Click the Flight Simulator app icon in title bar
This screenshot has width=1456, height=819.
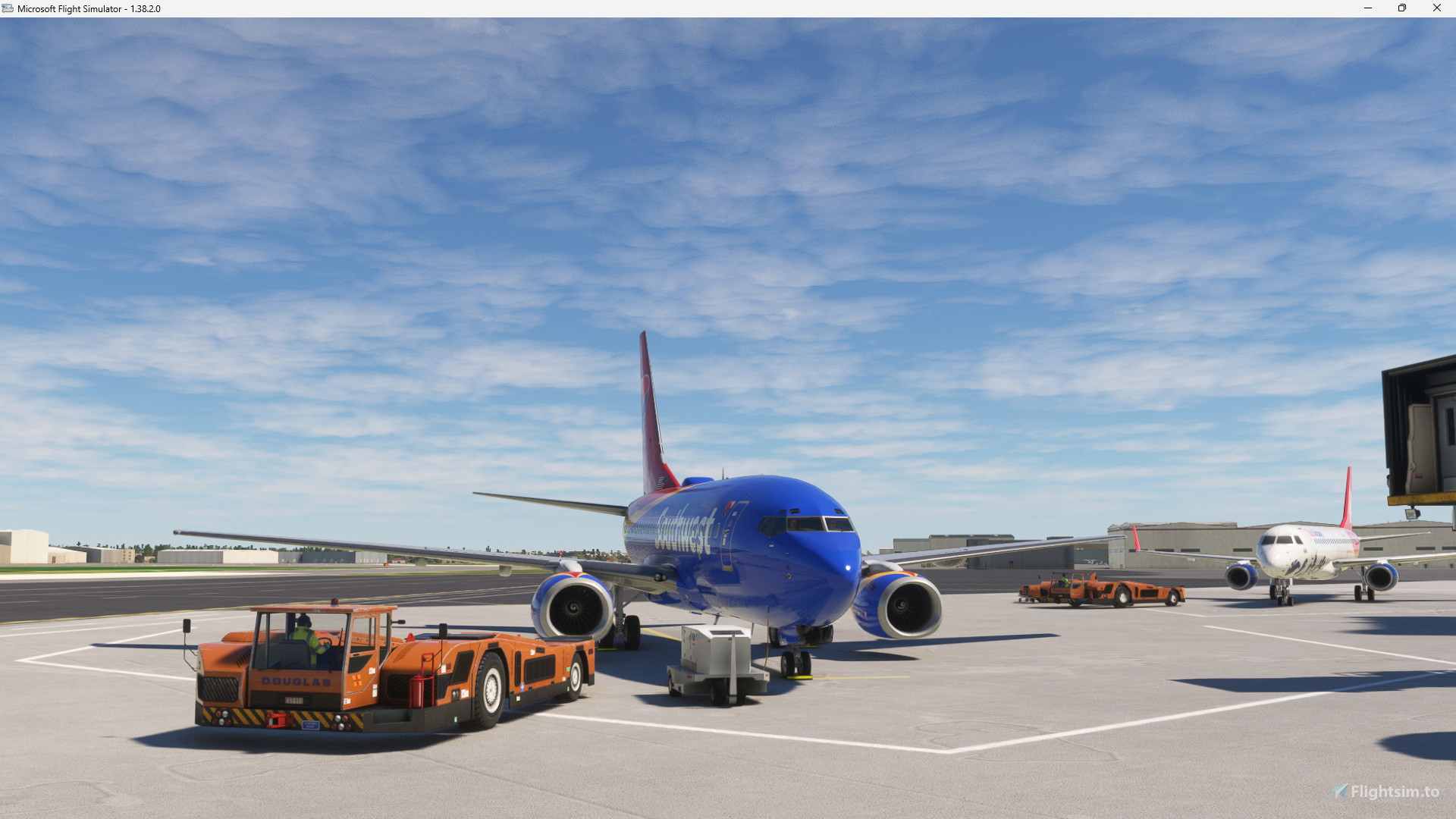click(x=8, y=8)
